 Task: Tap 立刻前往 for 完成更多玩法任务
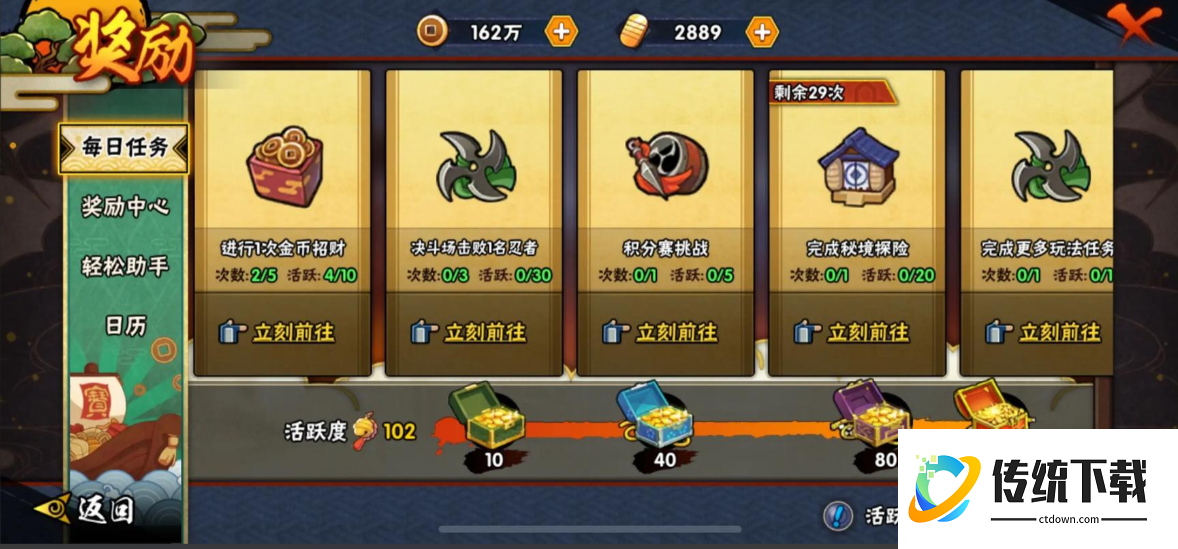click(x=1045, y=332)
